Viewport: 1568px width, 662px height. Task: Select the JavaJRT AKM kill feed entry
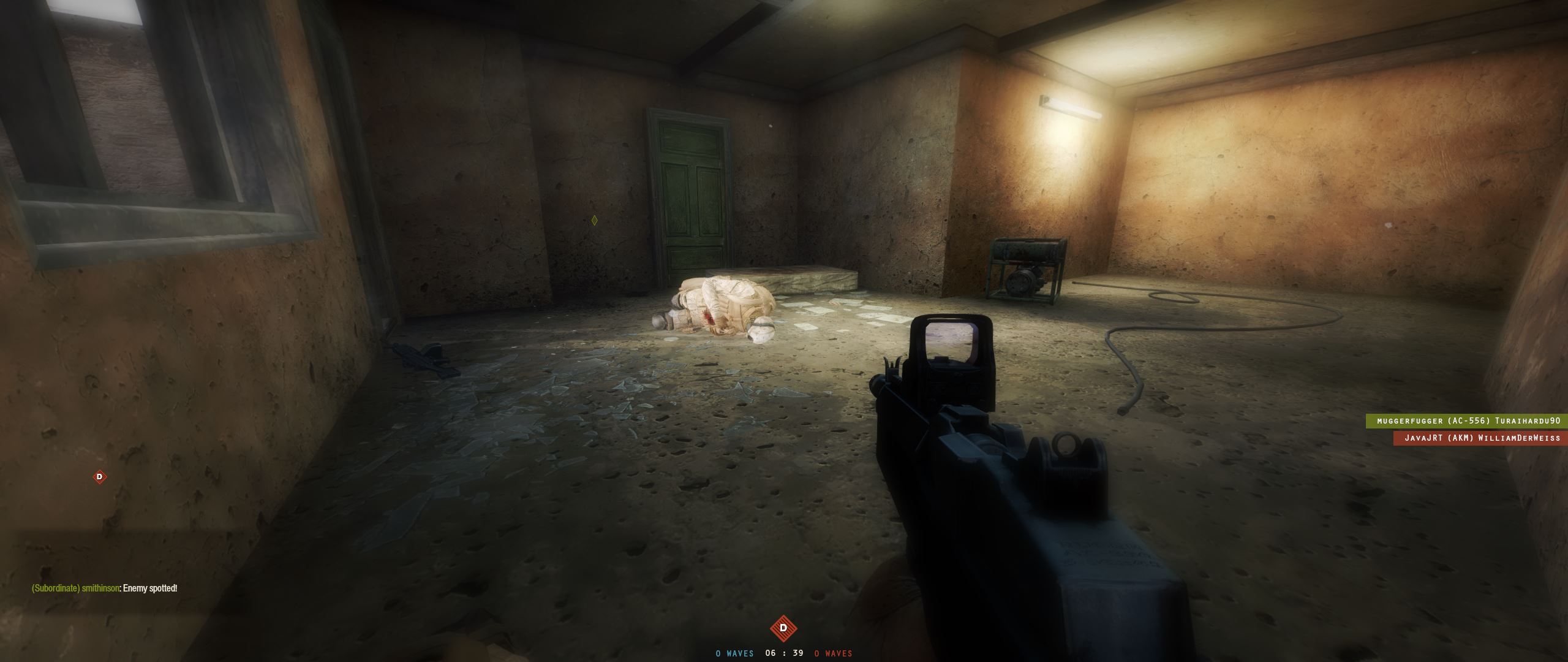[1480, 438]
